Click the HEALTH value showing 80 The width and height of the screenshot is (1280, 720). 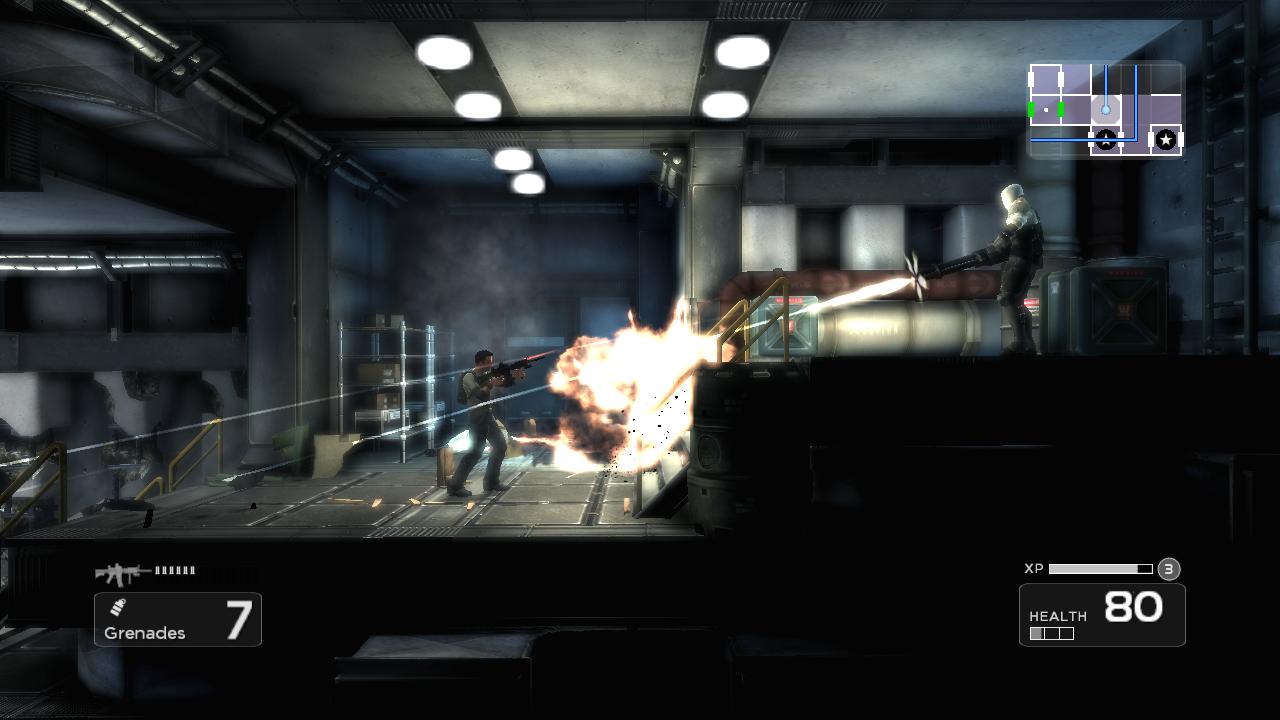click(x=1135, y=607)
